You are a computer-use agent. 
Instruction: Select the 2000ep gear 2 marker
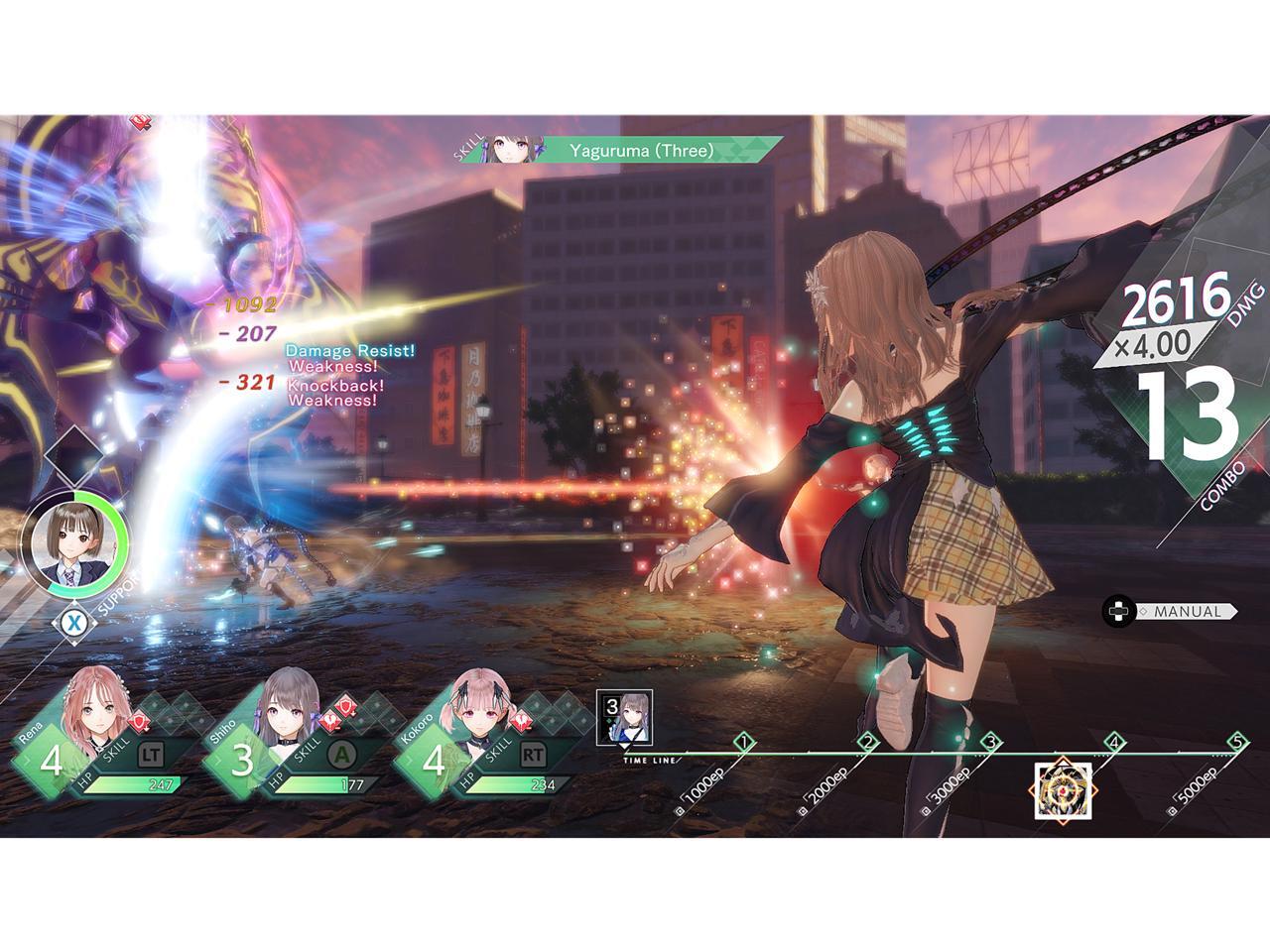(867, 742)
